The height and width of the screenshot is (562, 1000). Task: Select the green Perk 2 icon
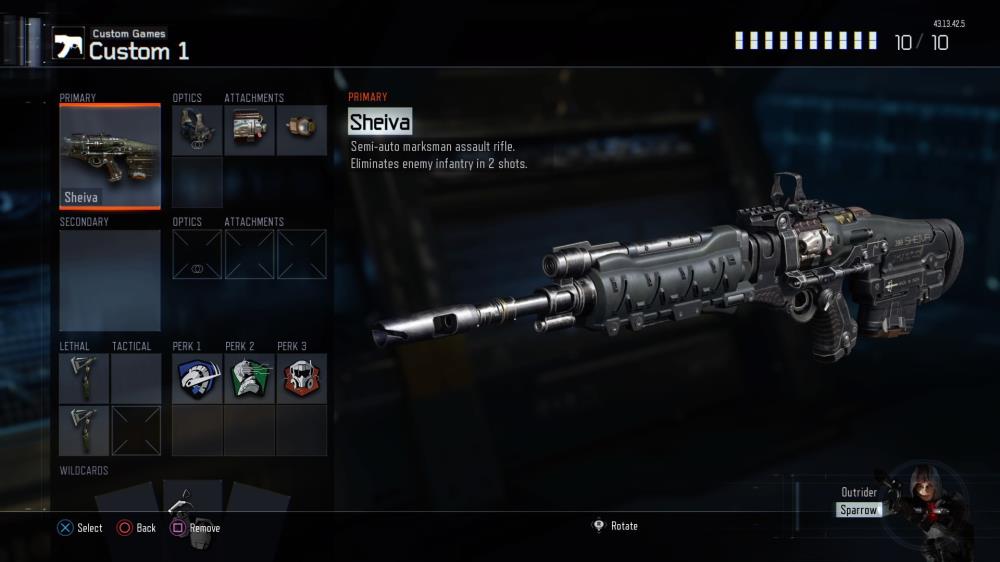[249, 379]
